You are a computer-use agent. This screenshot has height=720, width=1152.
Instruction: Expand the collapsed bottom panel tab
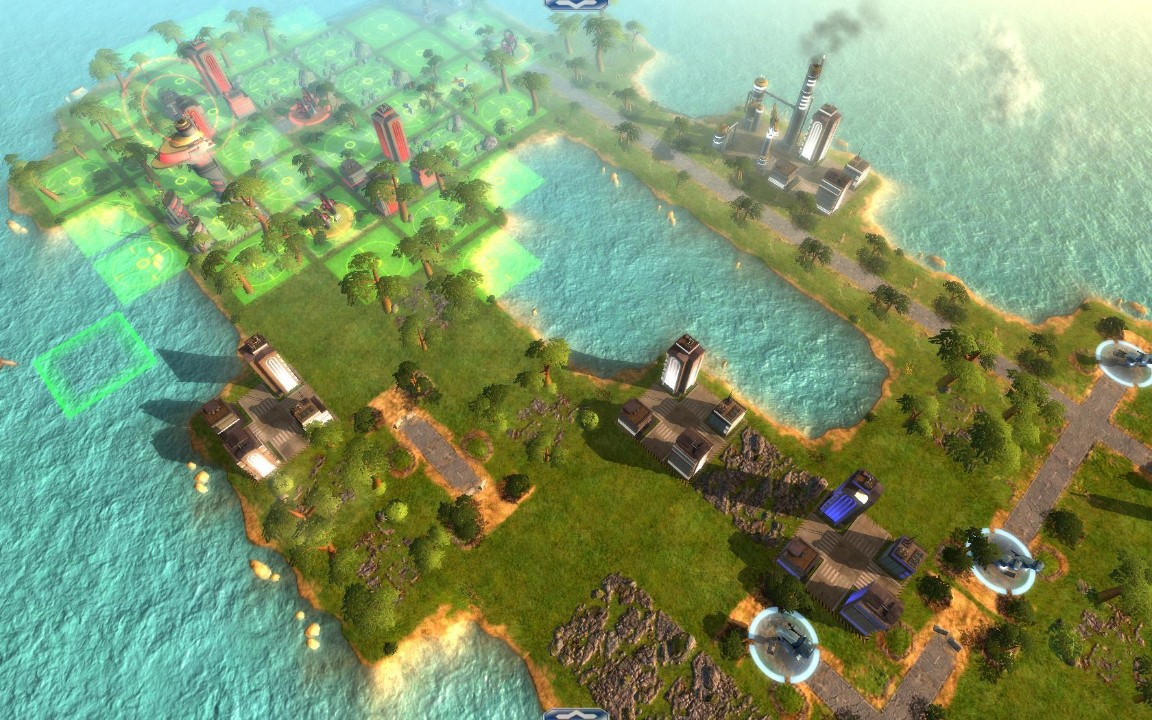pos(576,714)
